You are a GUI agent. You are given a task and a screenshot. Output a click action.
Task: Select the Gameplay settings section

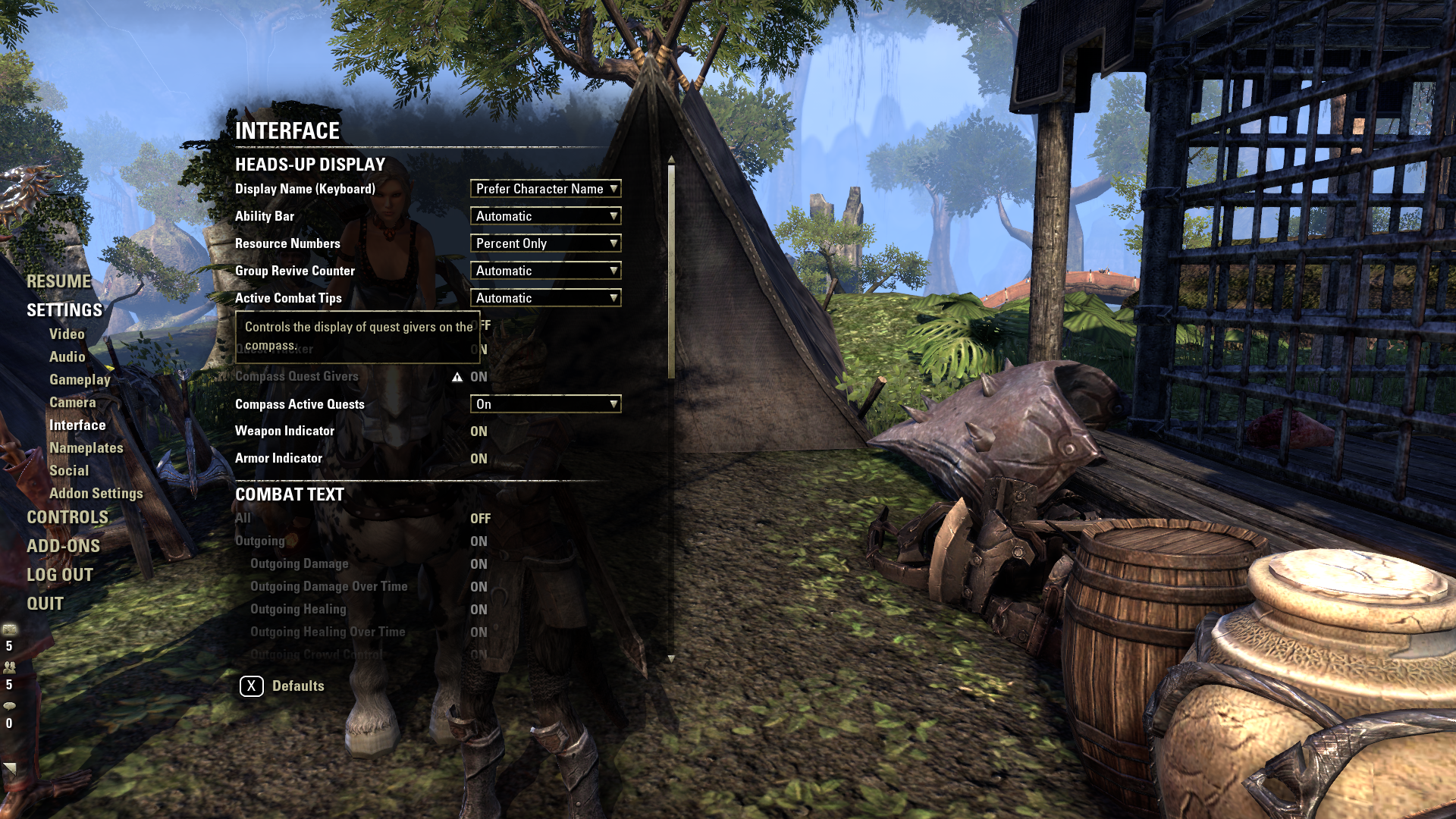pos(80,379)
